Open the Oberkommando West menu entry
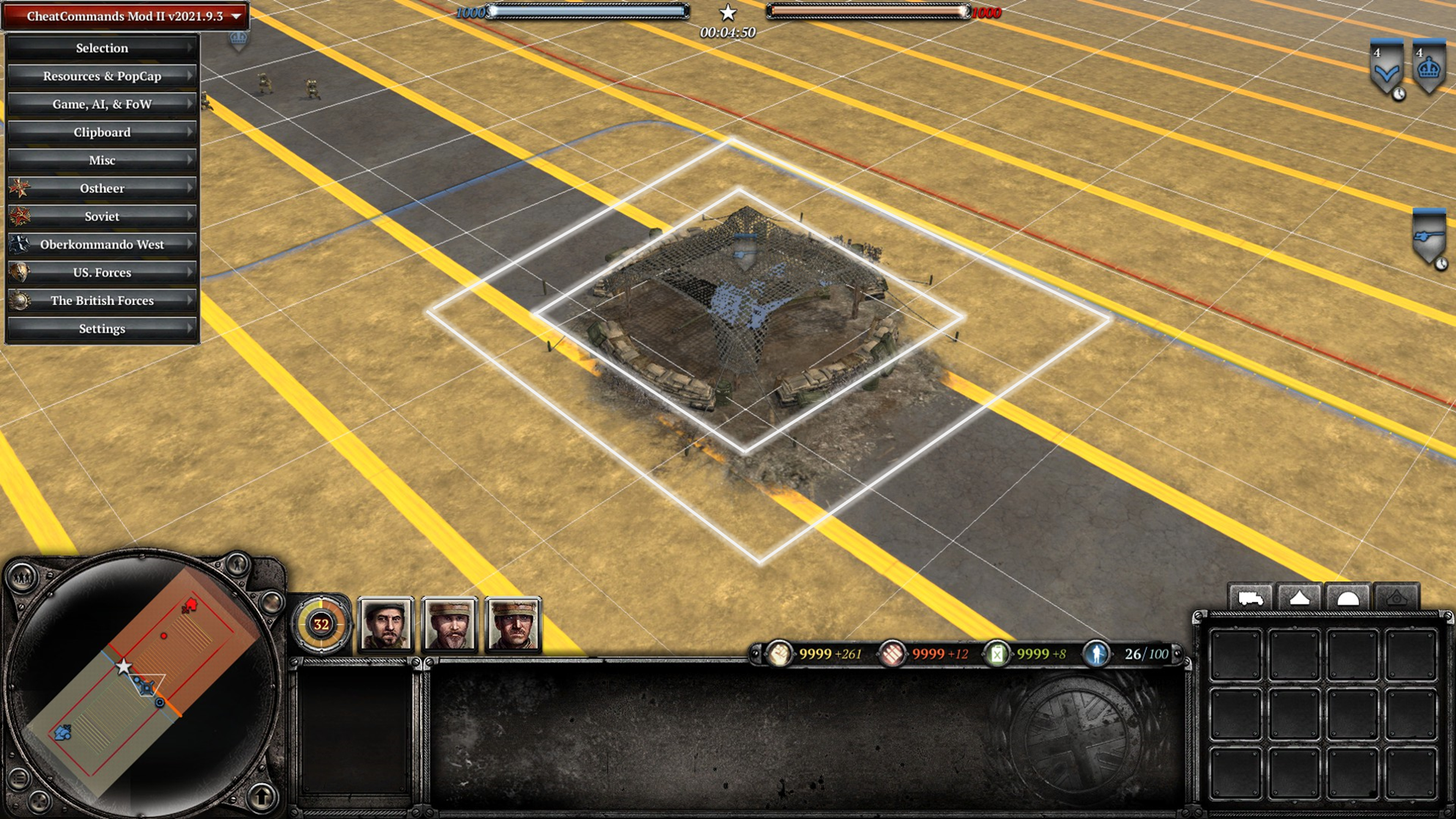The image size is (1456, 819). pos(102,244)
